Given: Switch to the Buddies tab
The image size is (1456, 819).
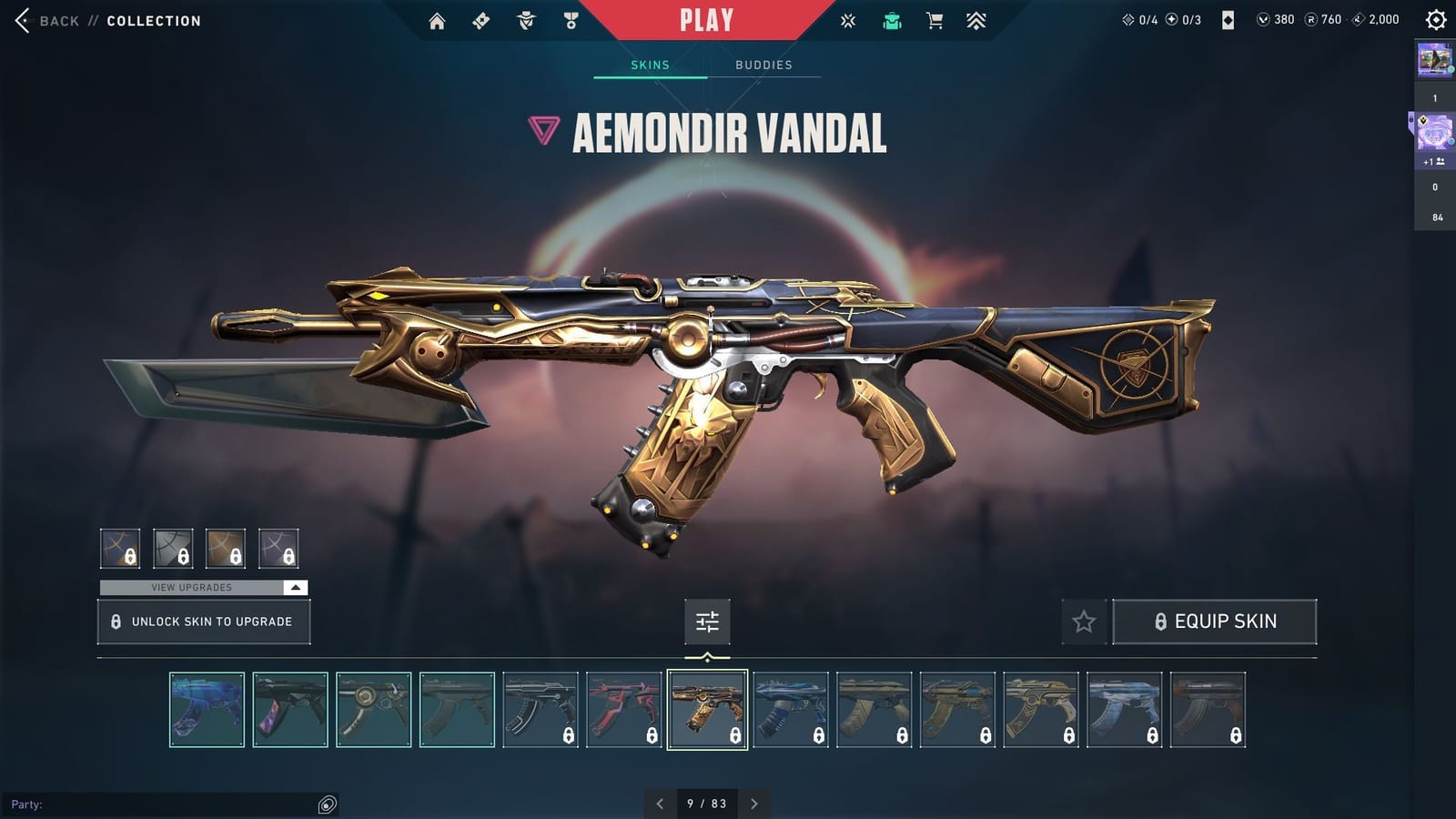Looking at the screenshot, I should 764,65.
